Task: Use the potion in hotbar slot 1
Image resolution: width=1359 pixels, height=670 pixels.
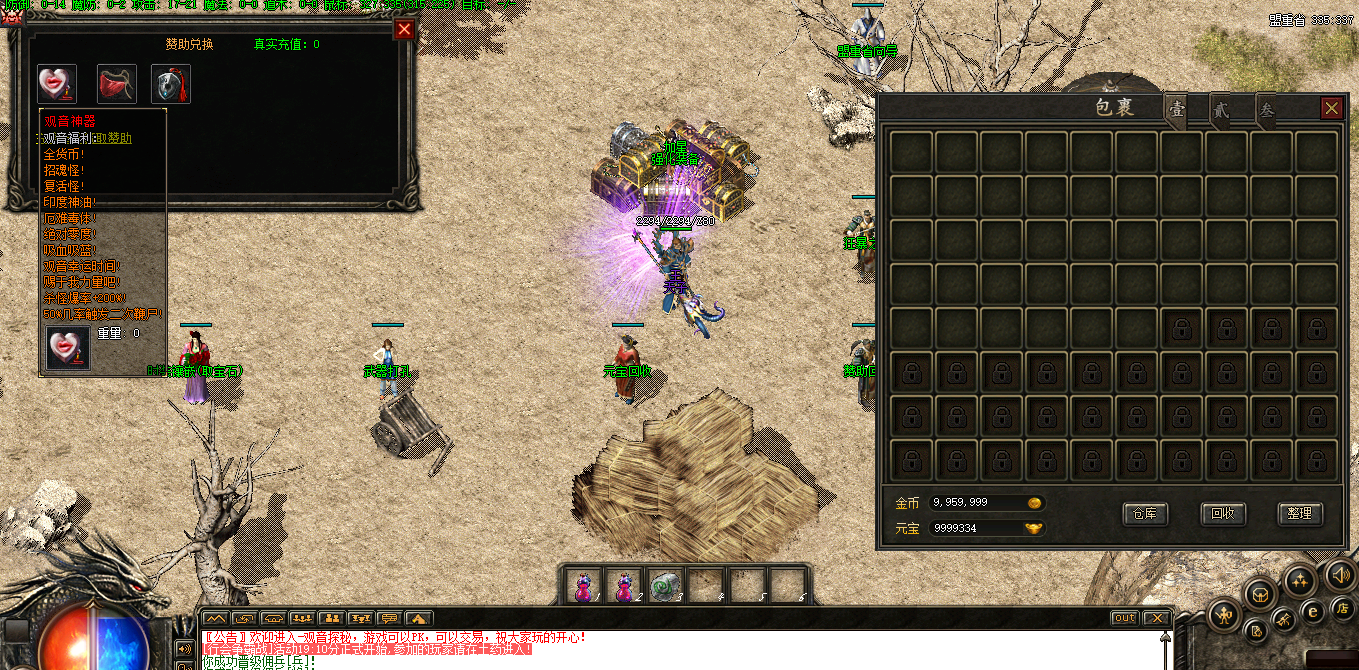Action: (x=583, y=586)
